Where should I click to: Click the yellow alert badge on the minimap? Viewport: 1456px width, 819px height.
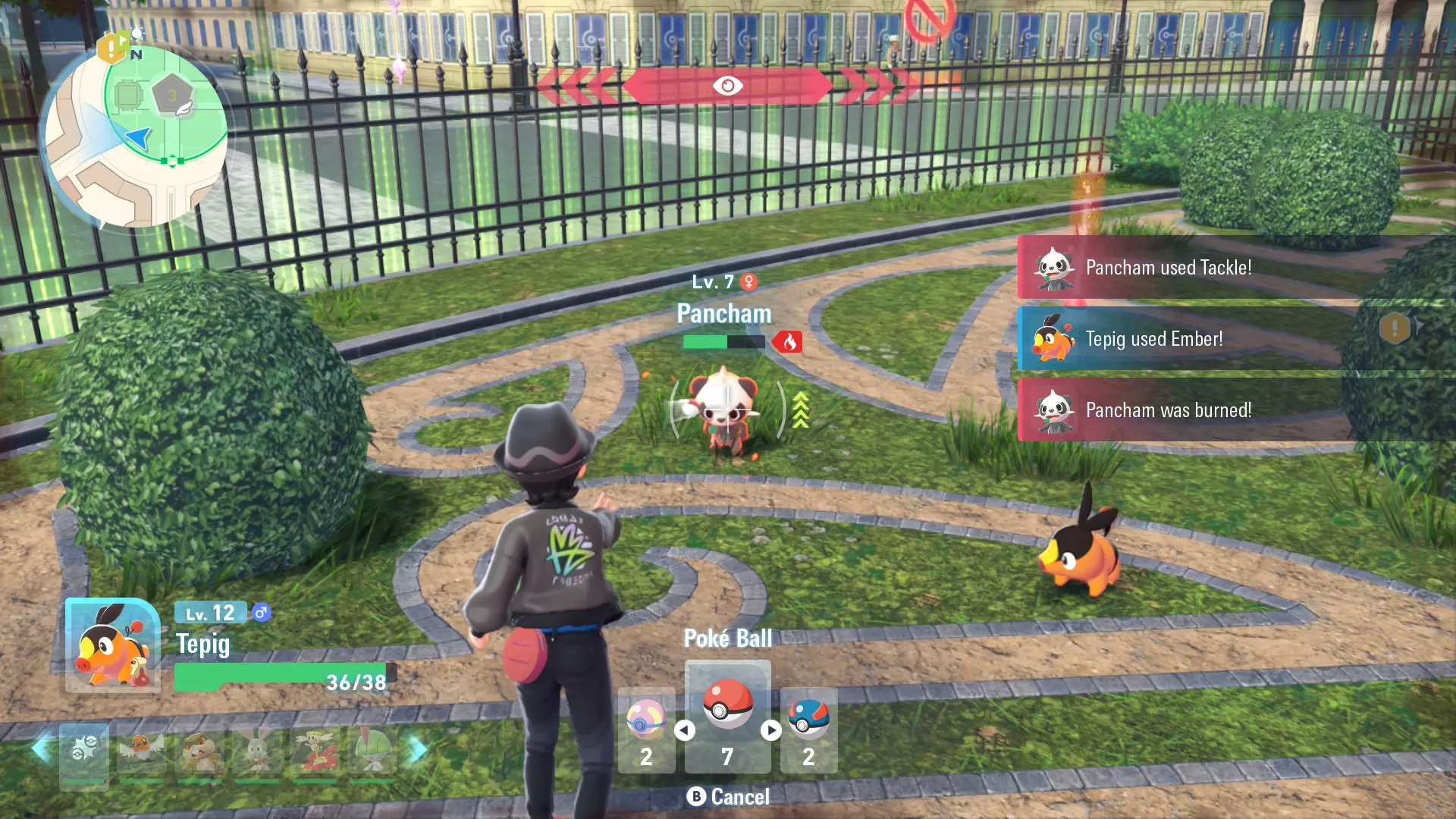coord(111,48)
